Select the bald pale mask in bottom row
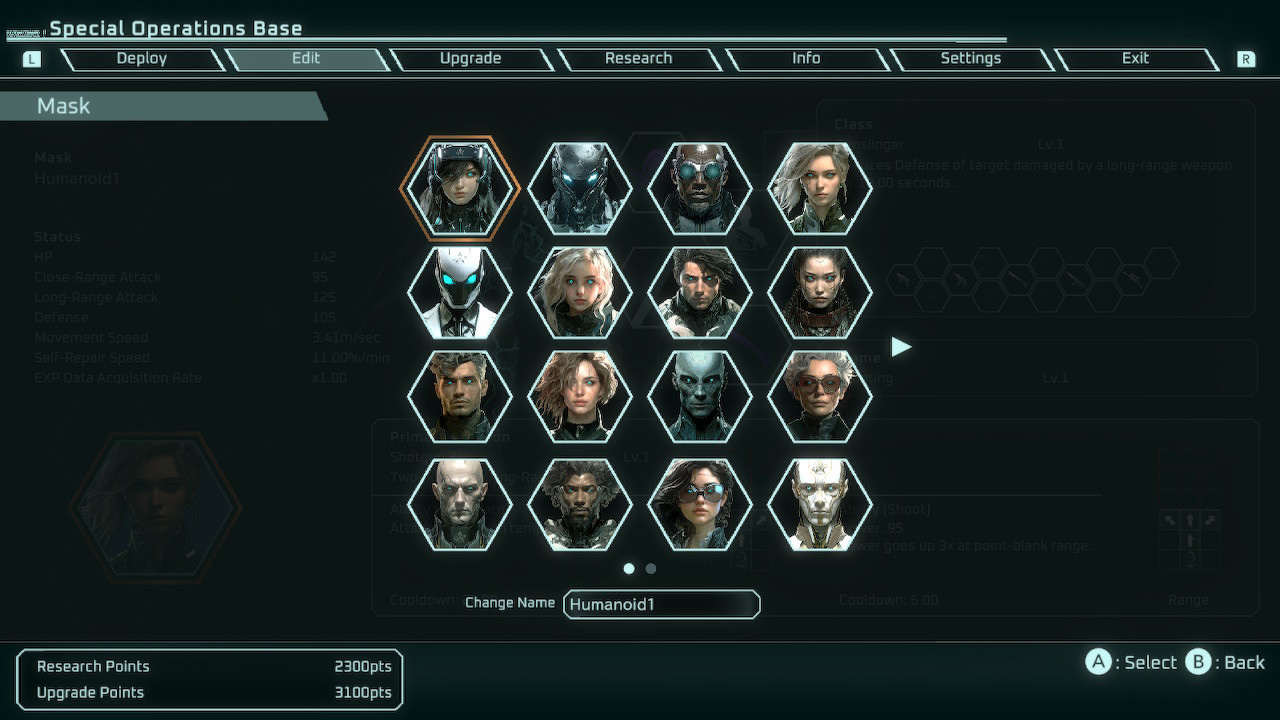The image size is (1280, 720). tap(458, 505)
